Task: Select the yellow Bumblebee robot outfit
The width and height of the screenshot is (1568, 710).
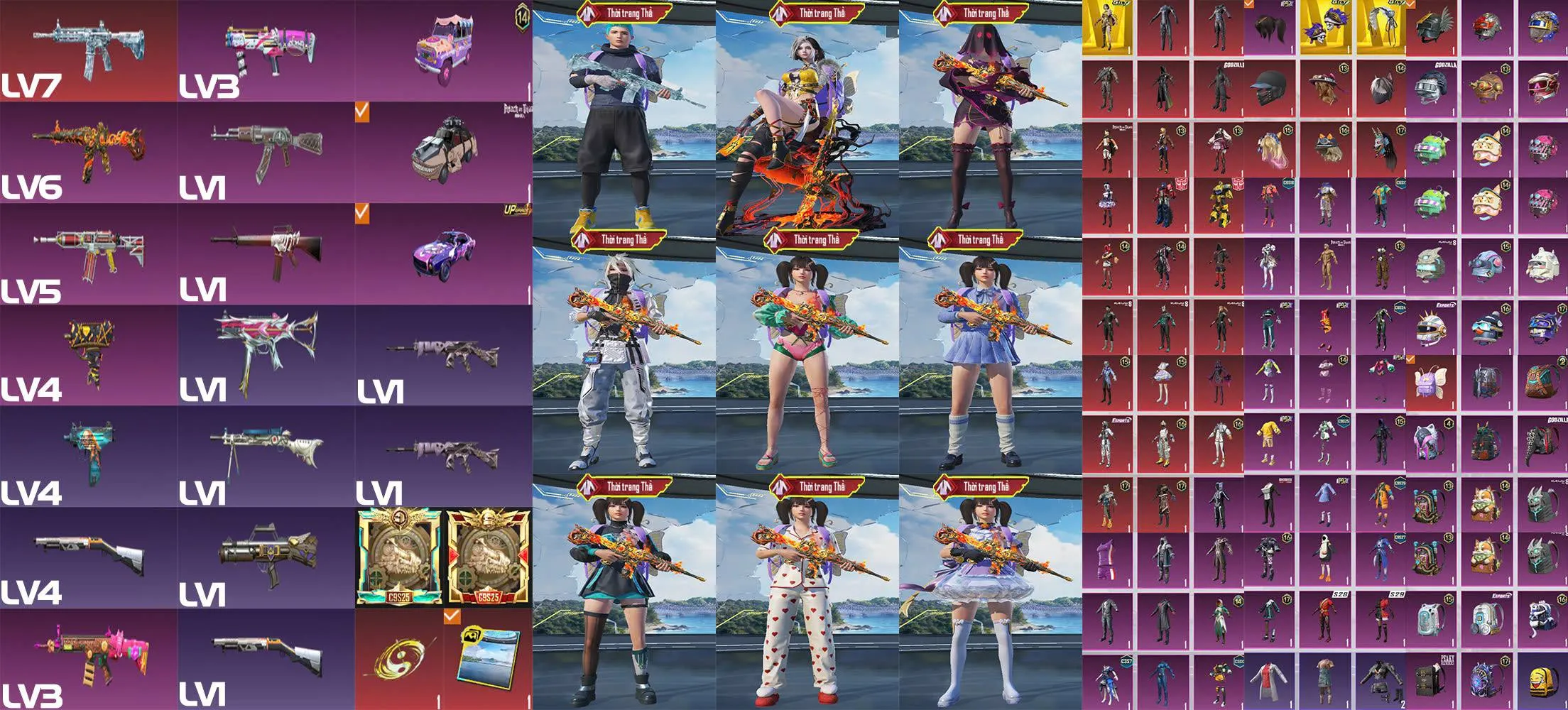Action: [x=1219, y=206]
